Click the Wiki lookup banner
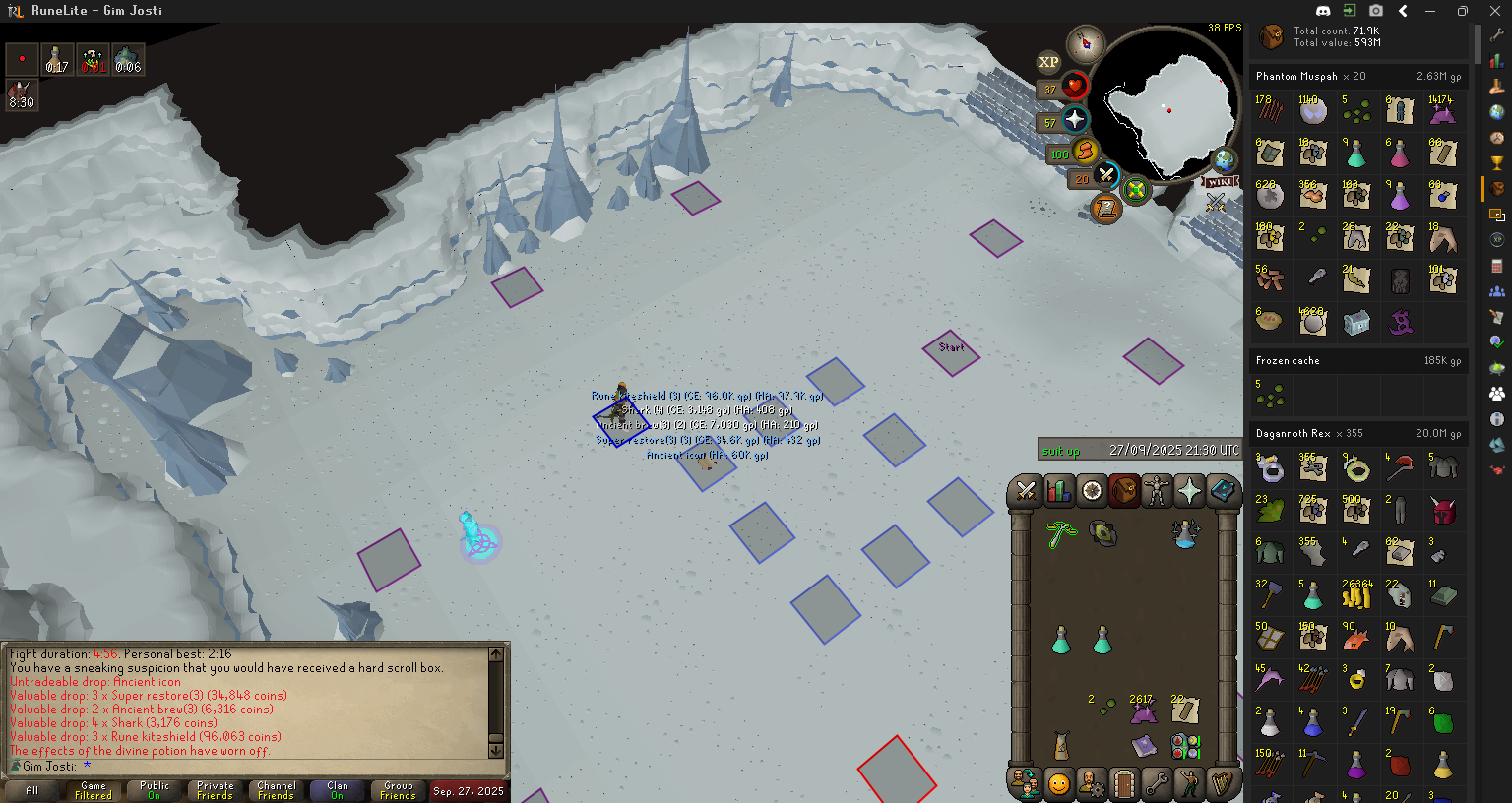Viewport: 1512px width, 803px height. coord(1221,182)
